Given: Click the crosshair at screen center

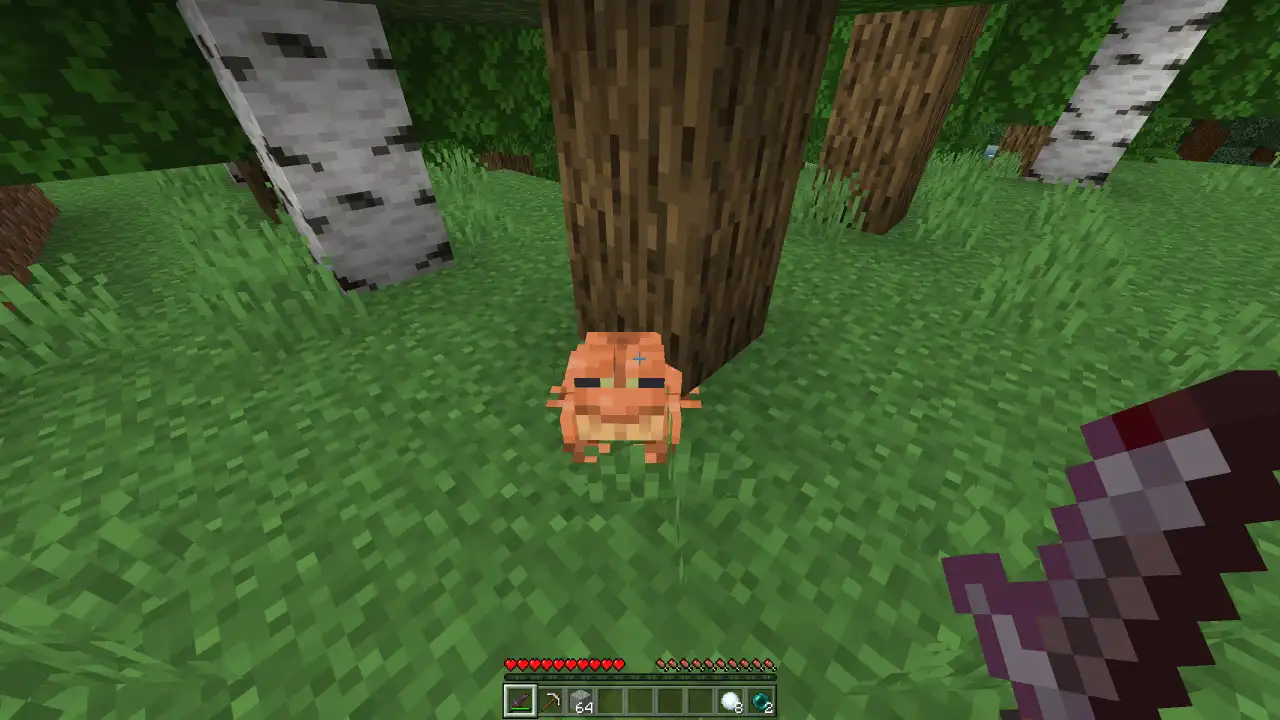Looking at the screenshot, I should coord(640,358).
